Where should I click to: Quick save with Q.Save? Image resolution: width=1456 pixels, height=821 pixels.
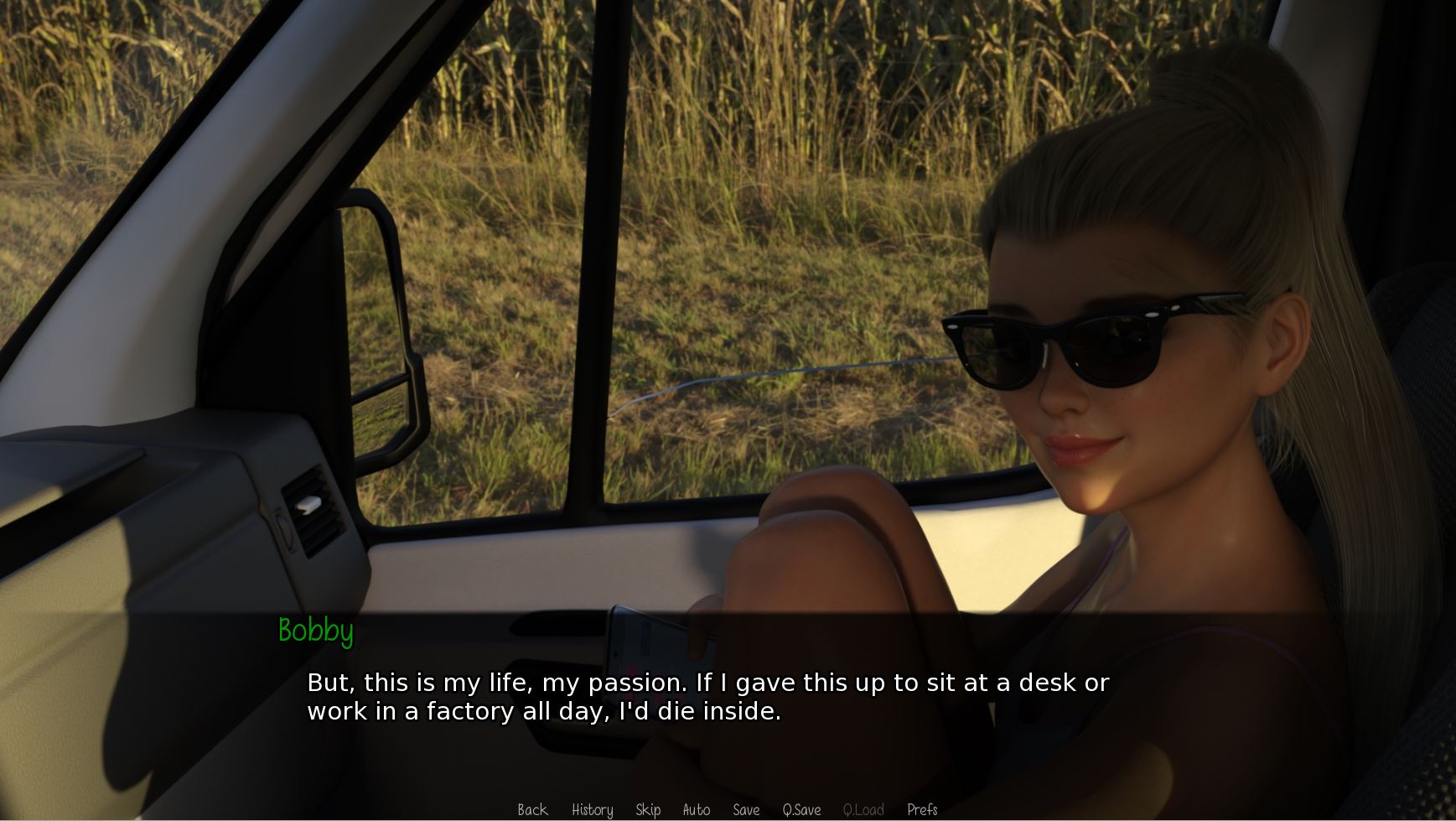[801, 809]
